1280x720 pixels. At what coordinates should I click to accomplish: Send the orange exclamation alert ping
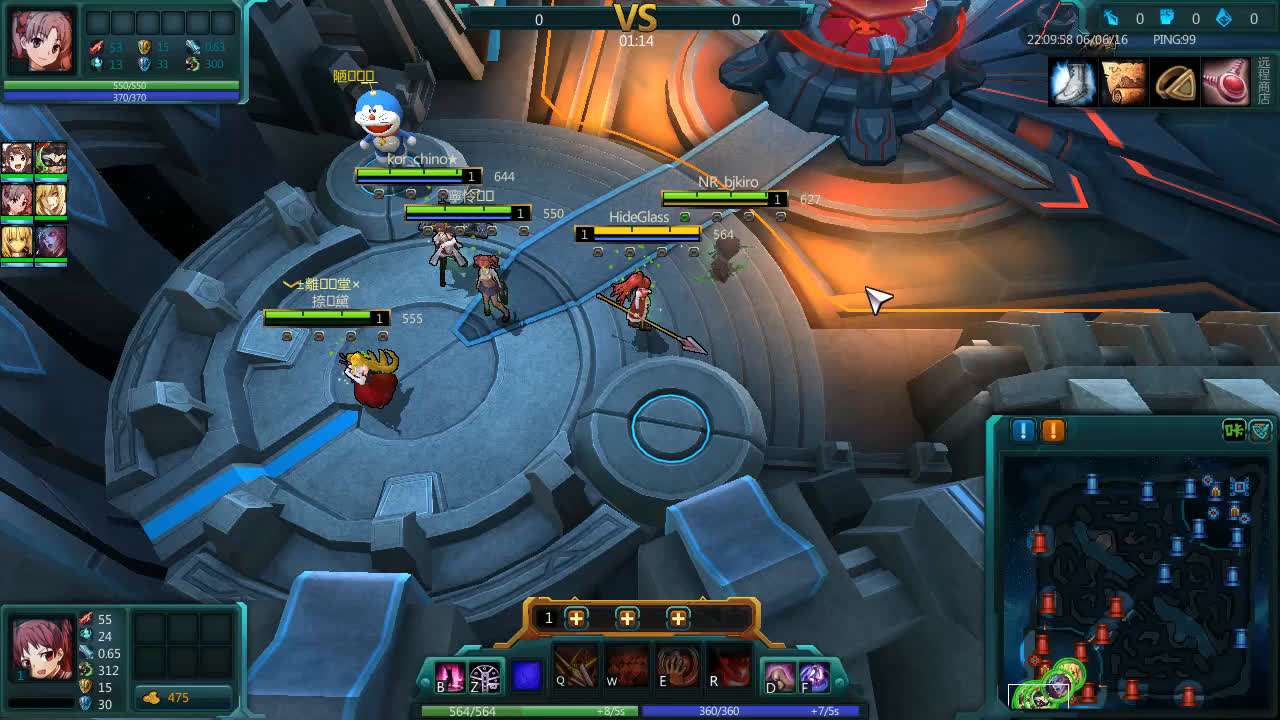1054,430
